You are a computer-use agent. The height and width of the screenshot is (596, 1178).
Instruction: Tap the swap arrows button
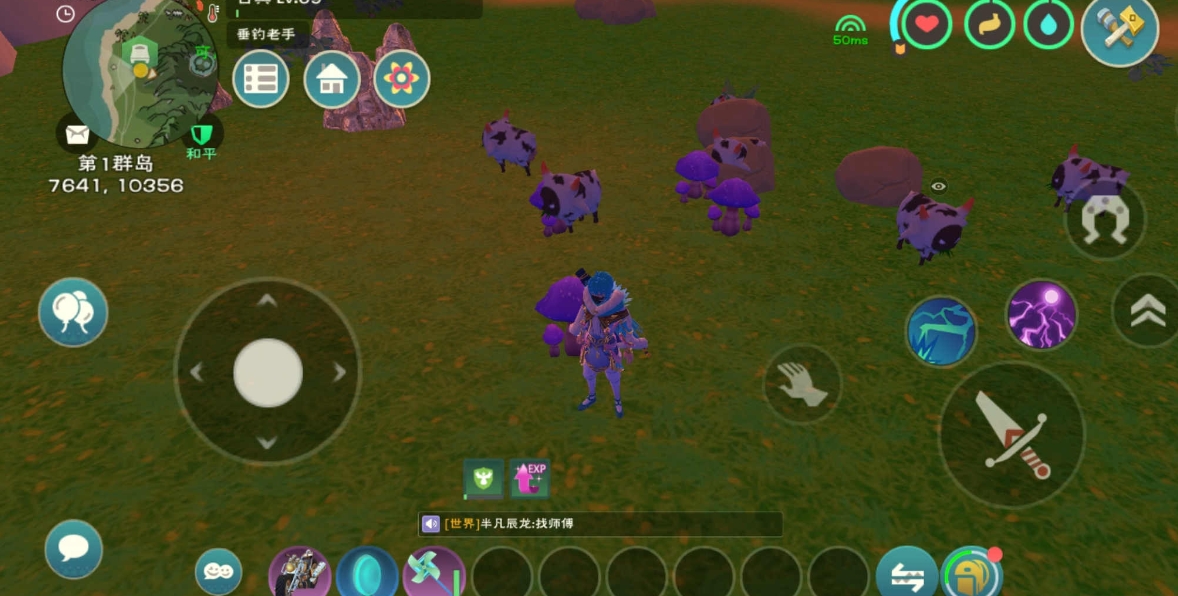[906, 574]
